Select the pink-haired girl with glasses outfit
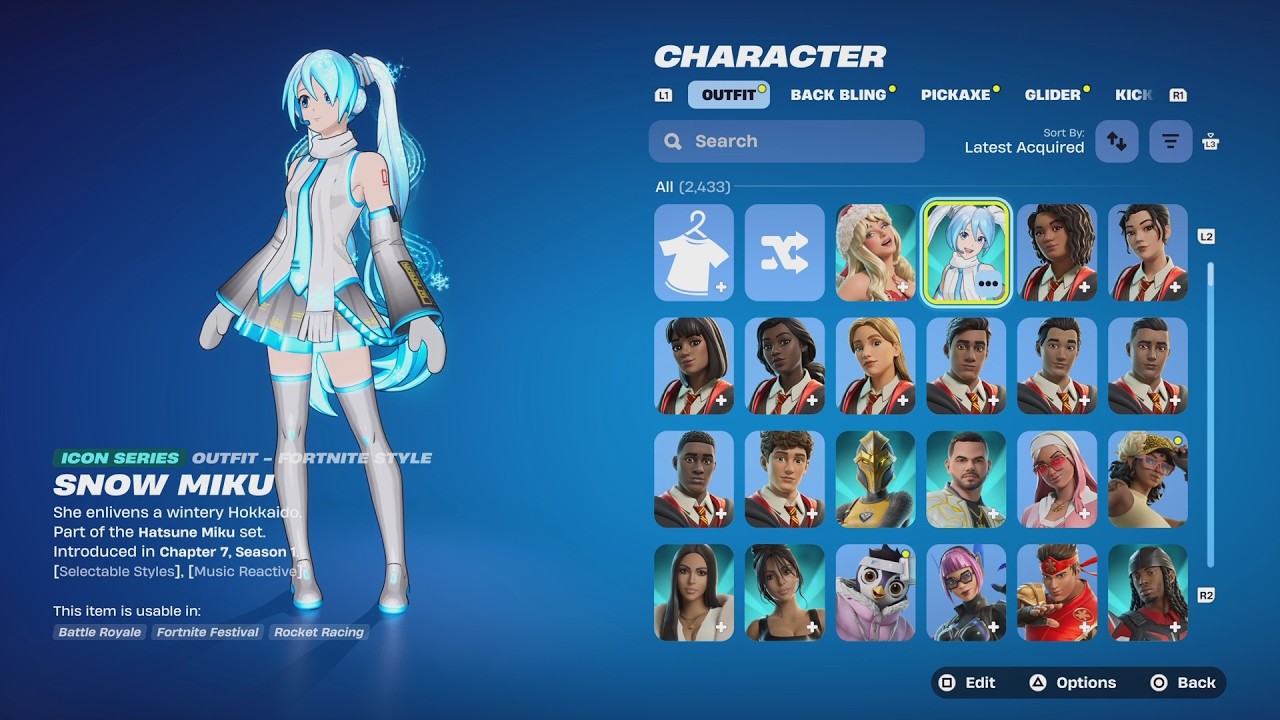 pyautogui.click(x=966, y=592)
